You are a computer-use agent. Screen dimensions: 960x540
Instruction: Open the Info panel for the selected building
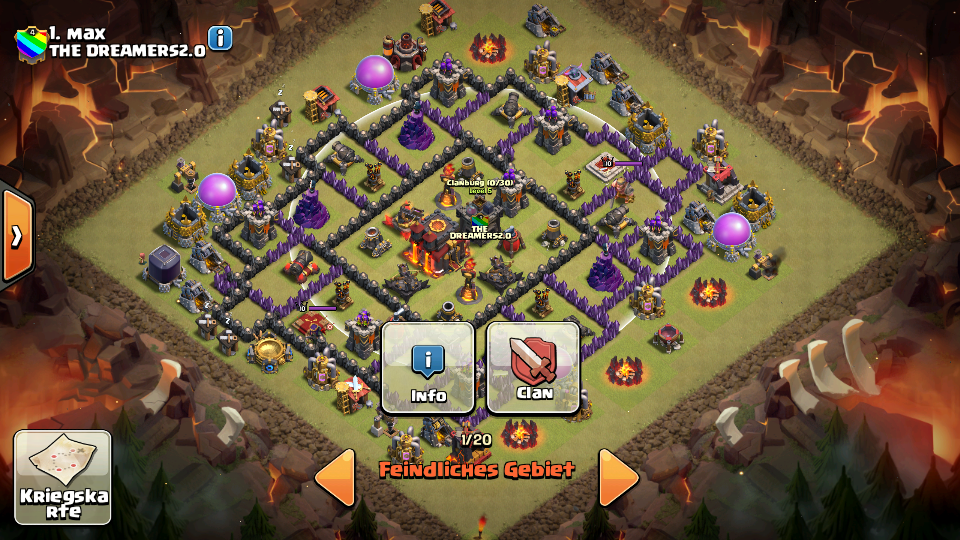tap(428, 367)
